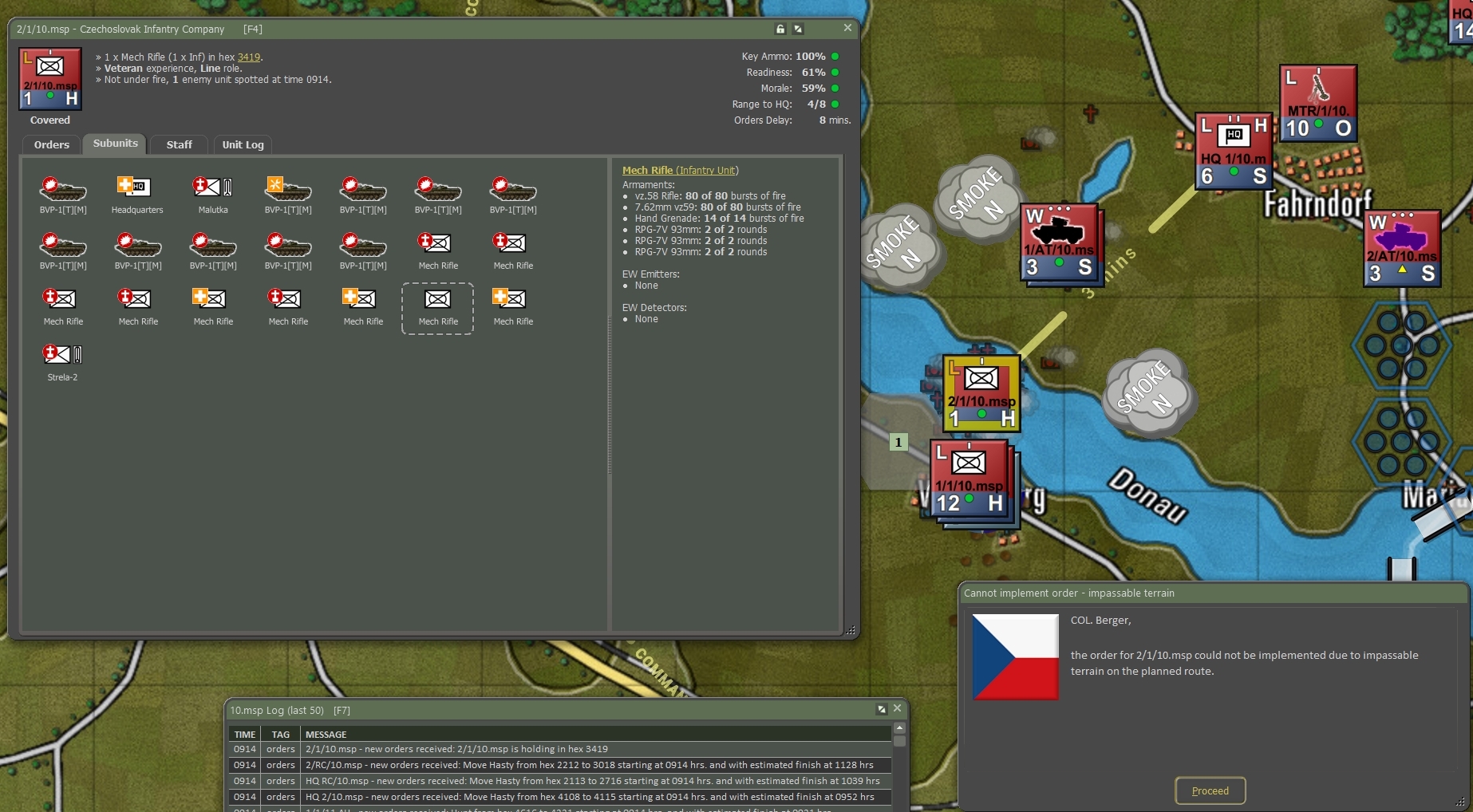Click the HQ 1/10 counter on the map
The height and width of the screenshot is (812, 1473).
point(1234,152)
